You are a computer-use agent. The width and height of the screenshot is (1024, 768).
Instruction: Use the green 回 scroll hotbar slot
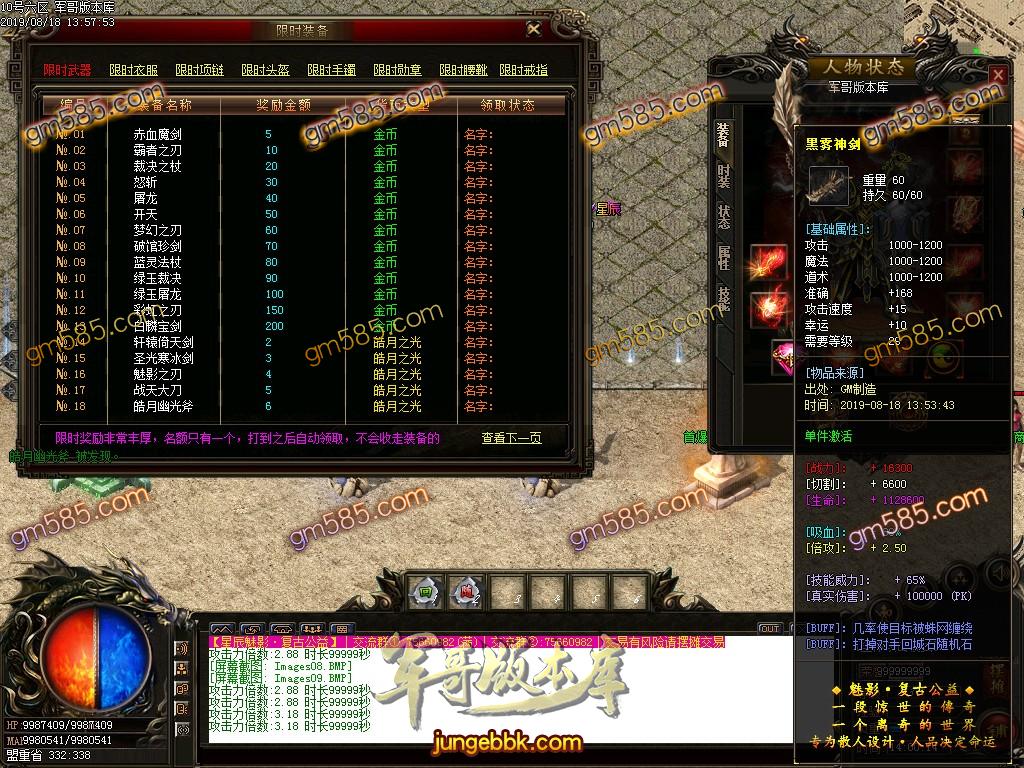(x=425, y=590)
